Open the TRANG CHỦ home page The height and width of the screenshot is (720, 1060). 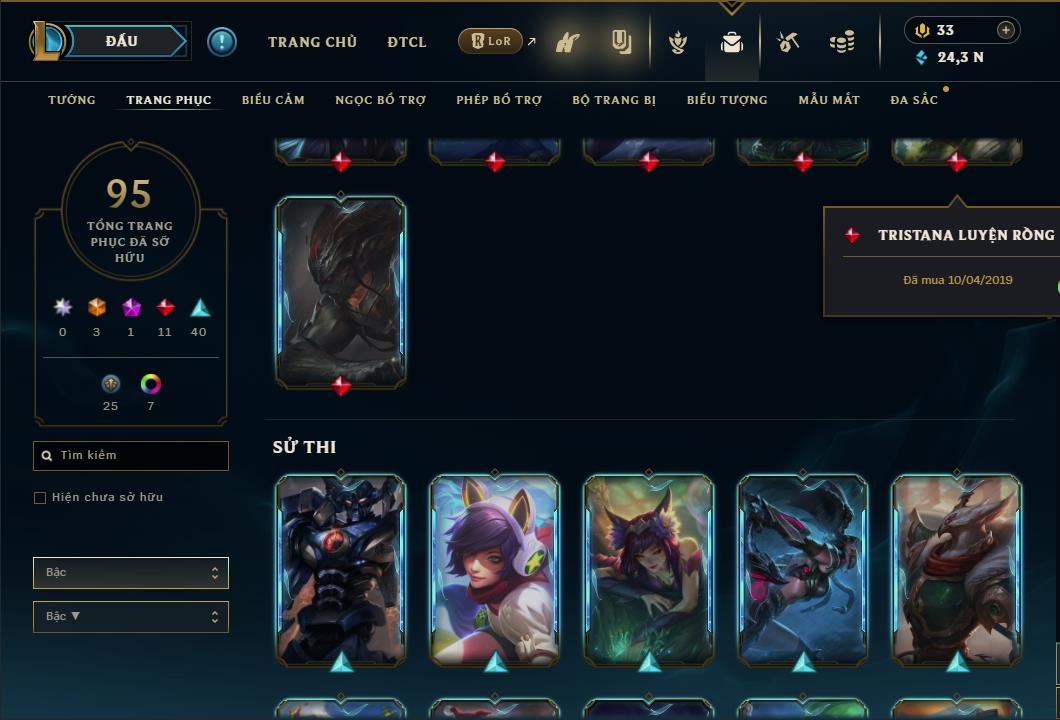pos(312,42)
